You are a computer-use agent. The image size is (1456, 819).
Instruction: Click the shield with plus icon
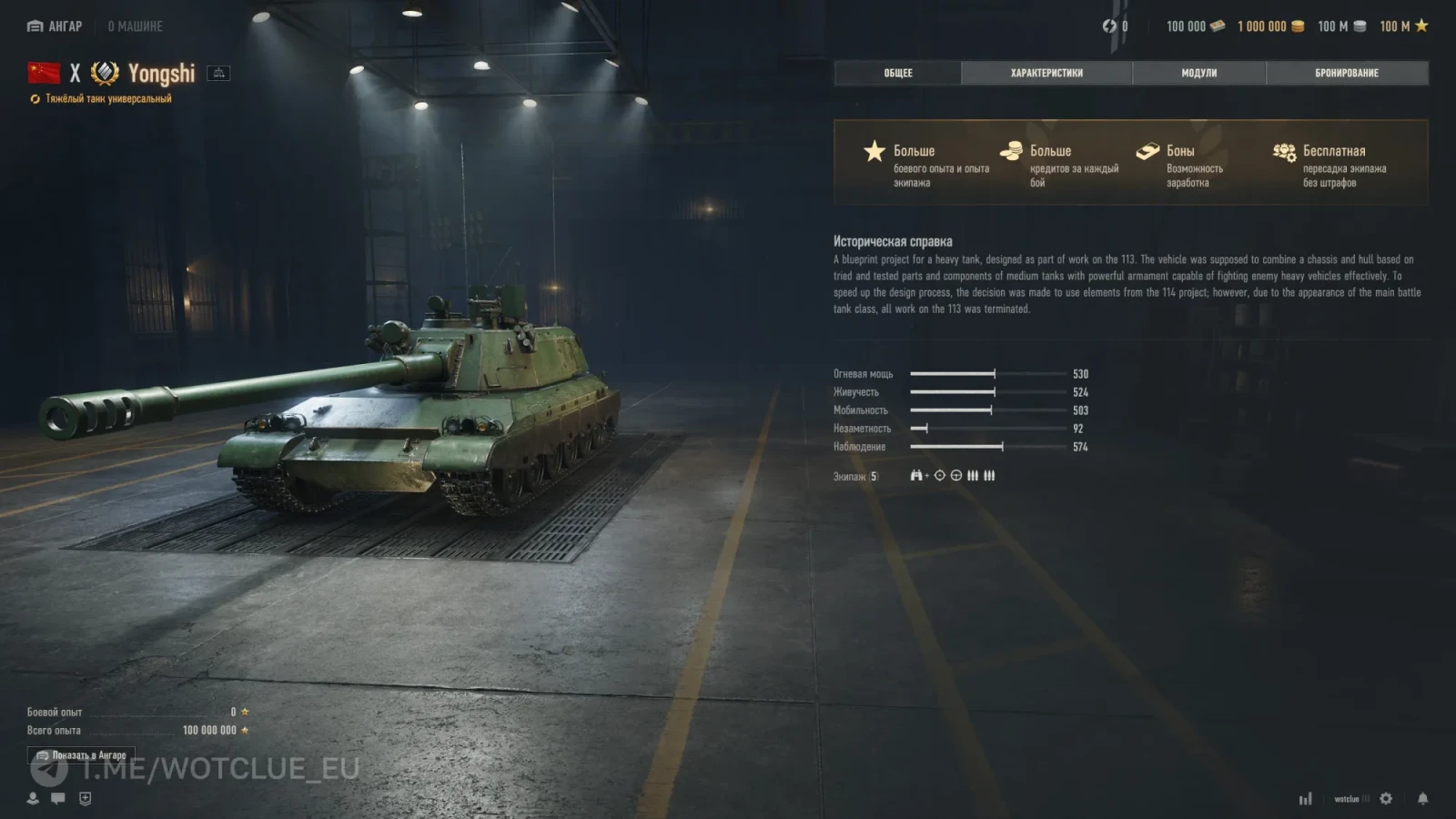click(86, 798)
